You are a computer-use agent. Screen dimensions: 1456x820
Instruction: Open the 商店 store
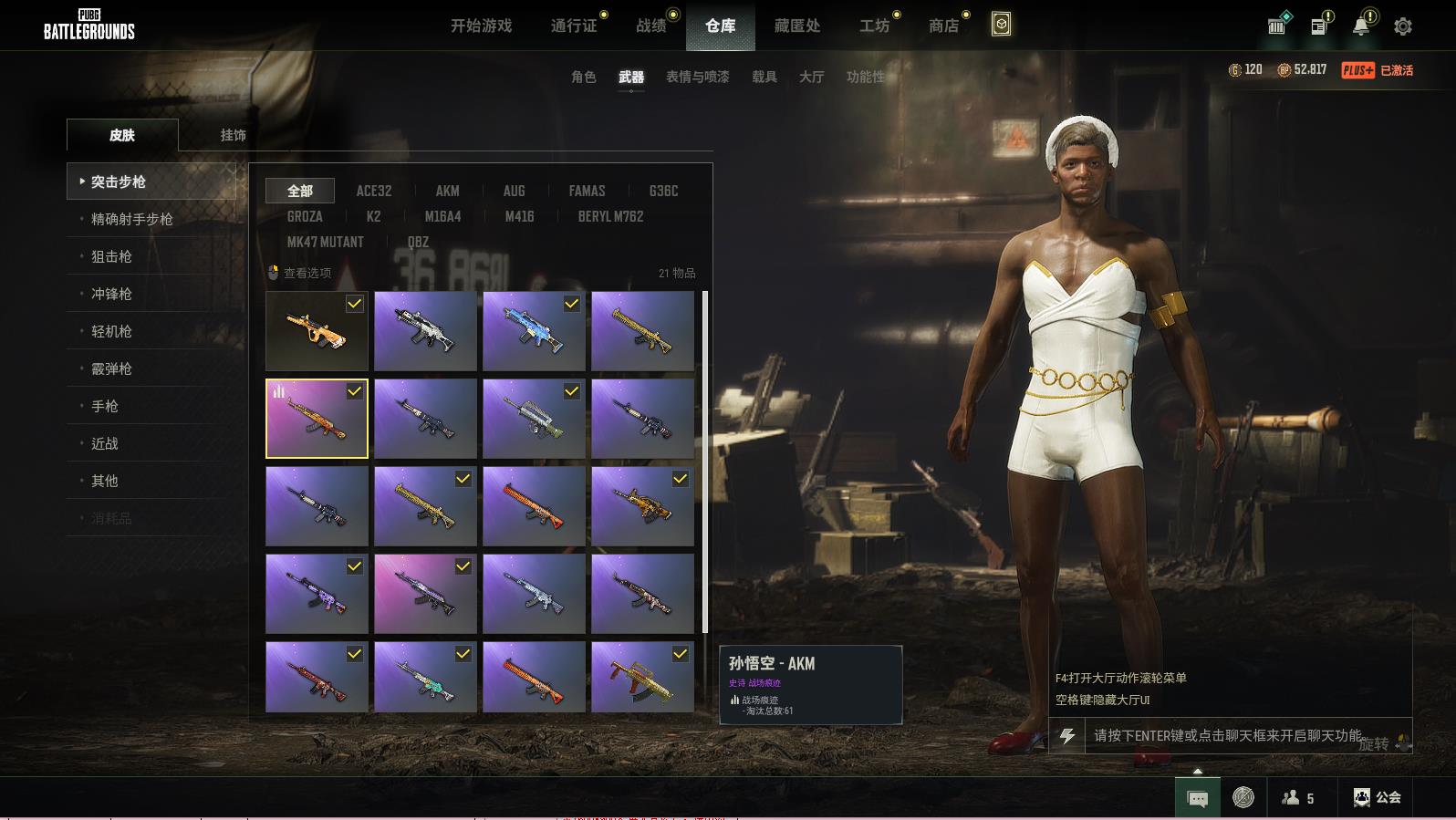(x=943, y=26)
